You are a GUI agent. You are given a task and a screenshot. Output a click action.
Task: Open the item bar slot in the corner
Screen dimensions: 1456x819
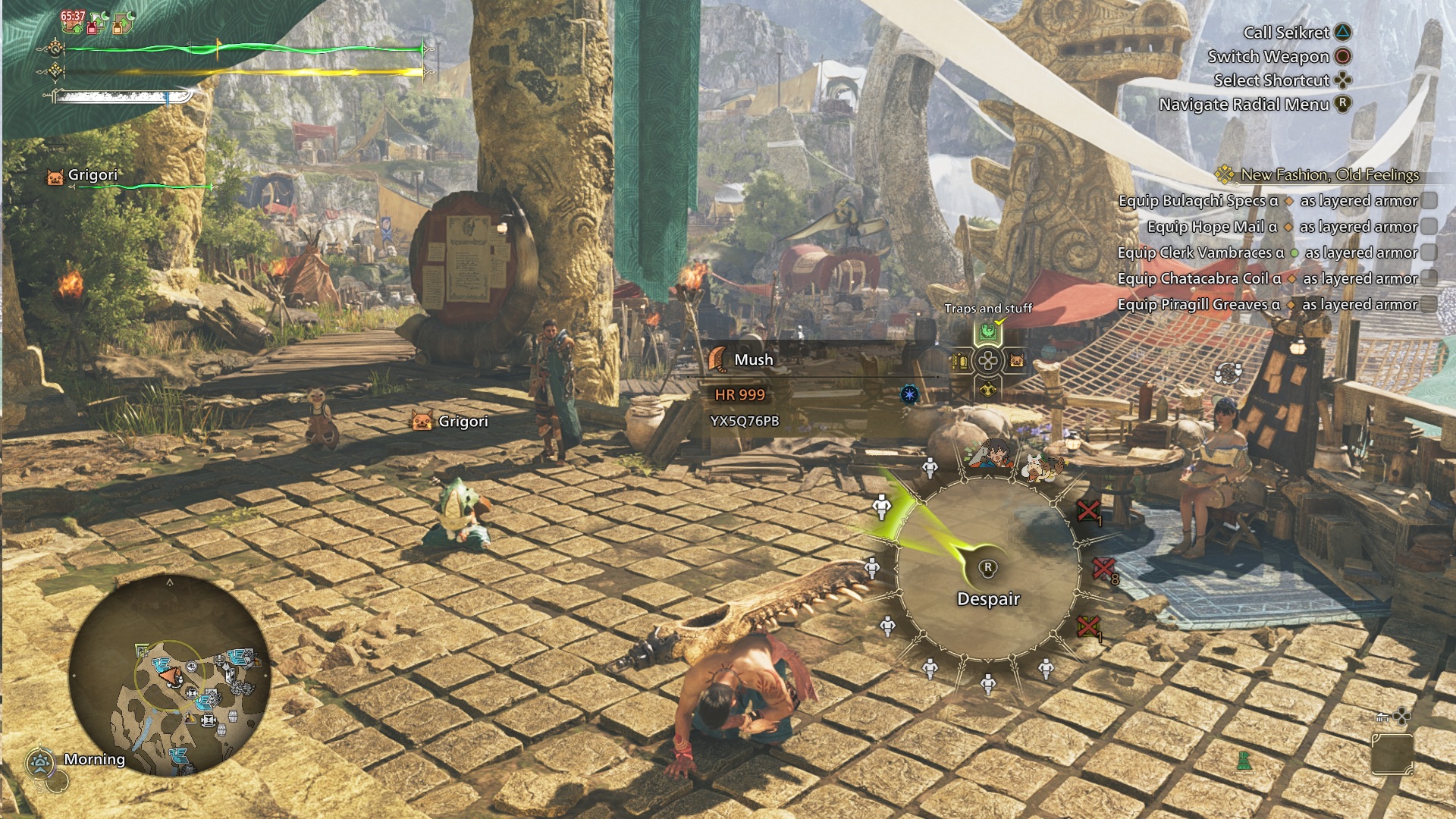(1392, 754)
